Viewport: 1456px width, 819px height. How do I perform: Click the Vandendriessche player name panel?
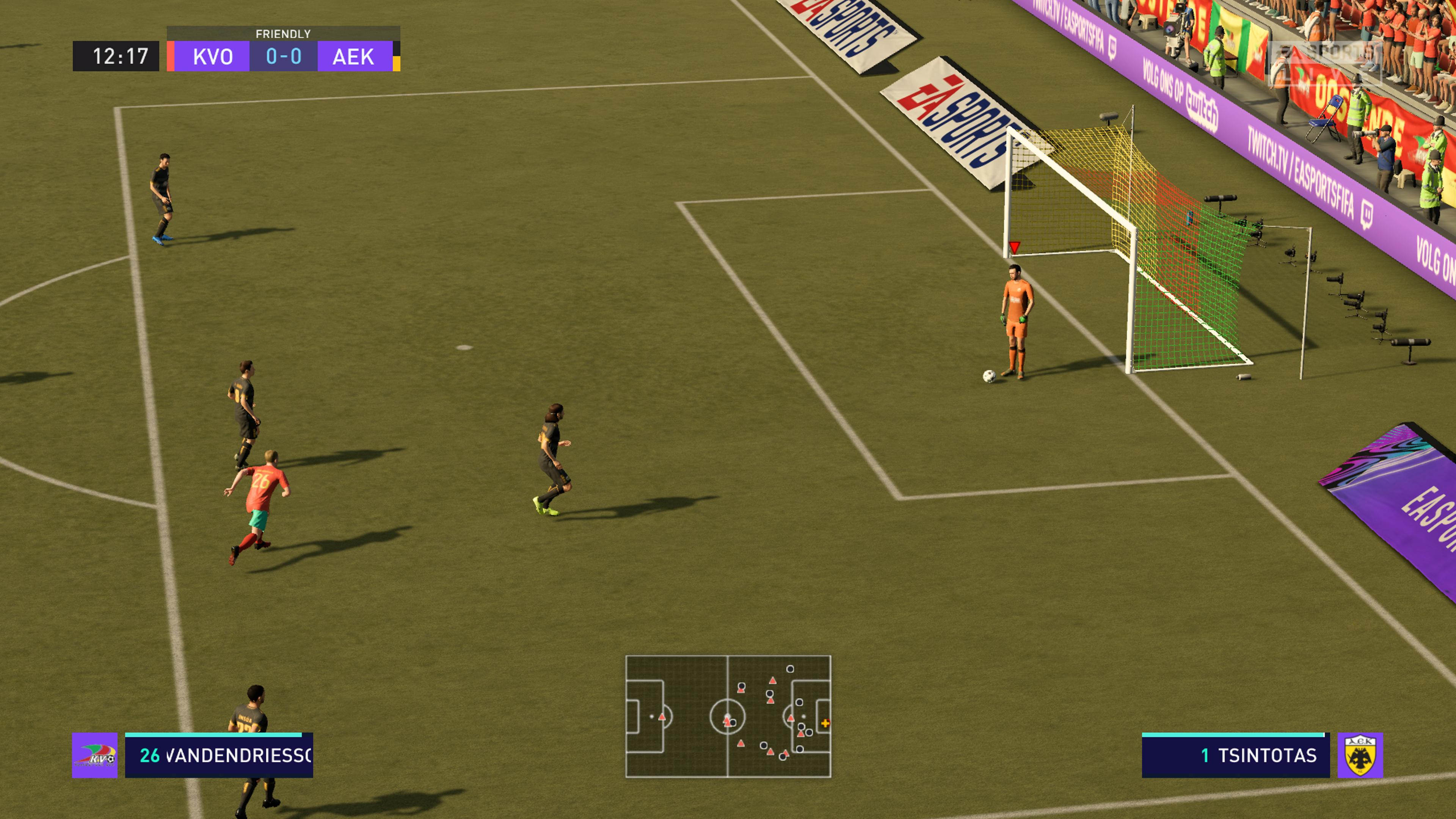click(219, 756)
